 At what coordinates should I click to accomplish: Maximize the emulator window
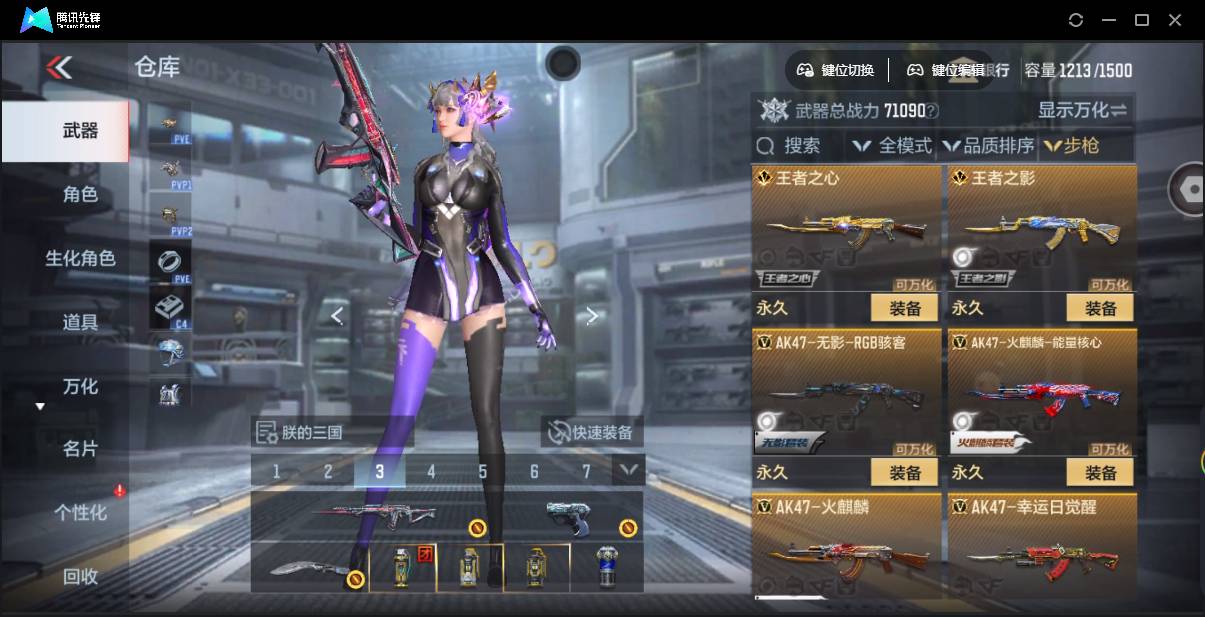coord(1142,20)
